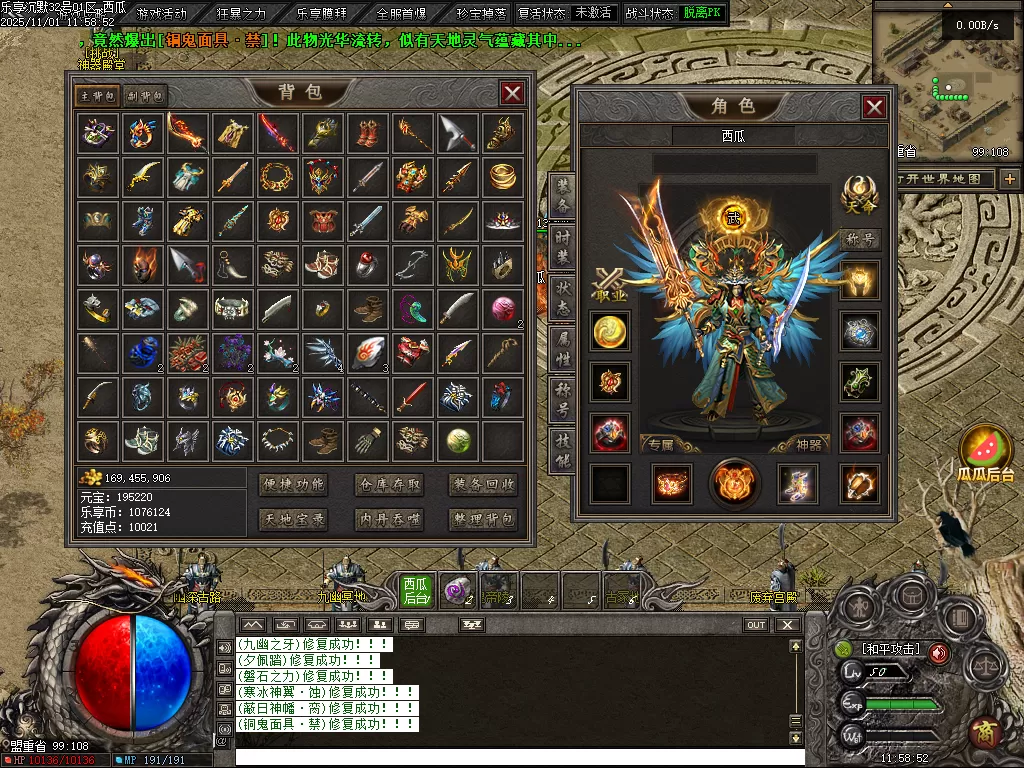Sort the bag with 整理背包

coord(483,519)
